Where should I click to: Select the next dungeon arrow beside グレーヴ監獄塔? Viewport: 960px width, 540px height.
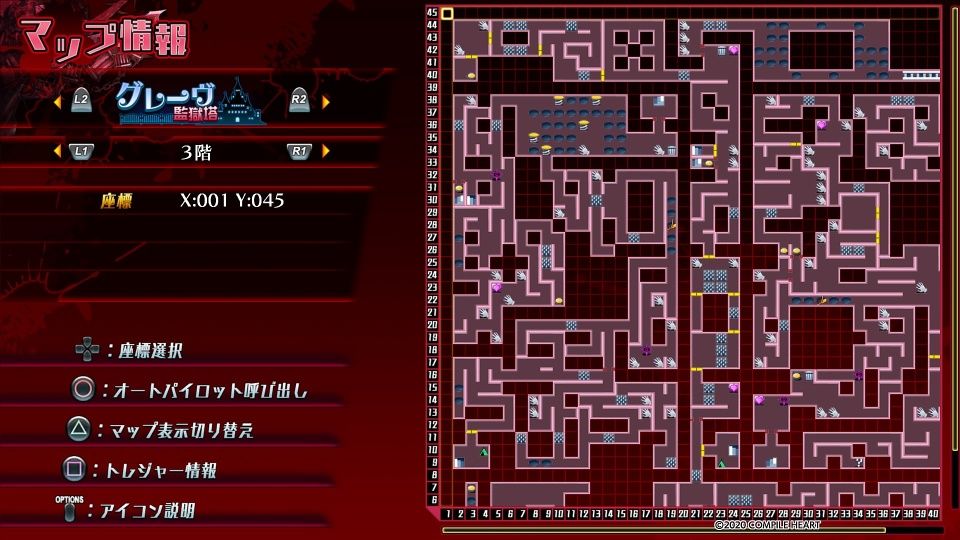tap(326, 101)
